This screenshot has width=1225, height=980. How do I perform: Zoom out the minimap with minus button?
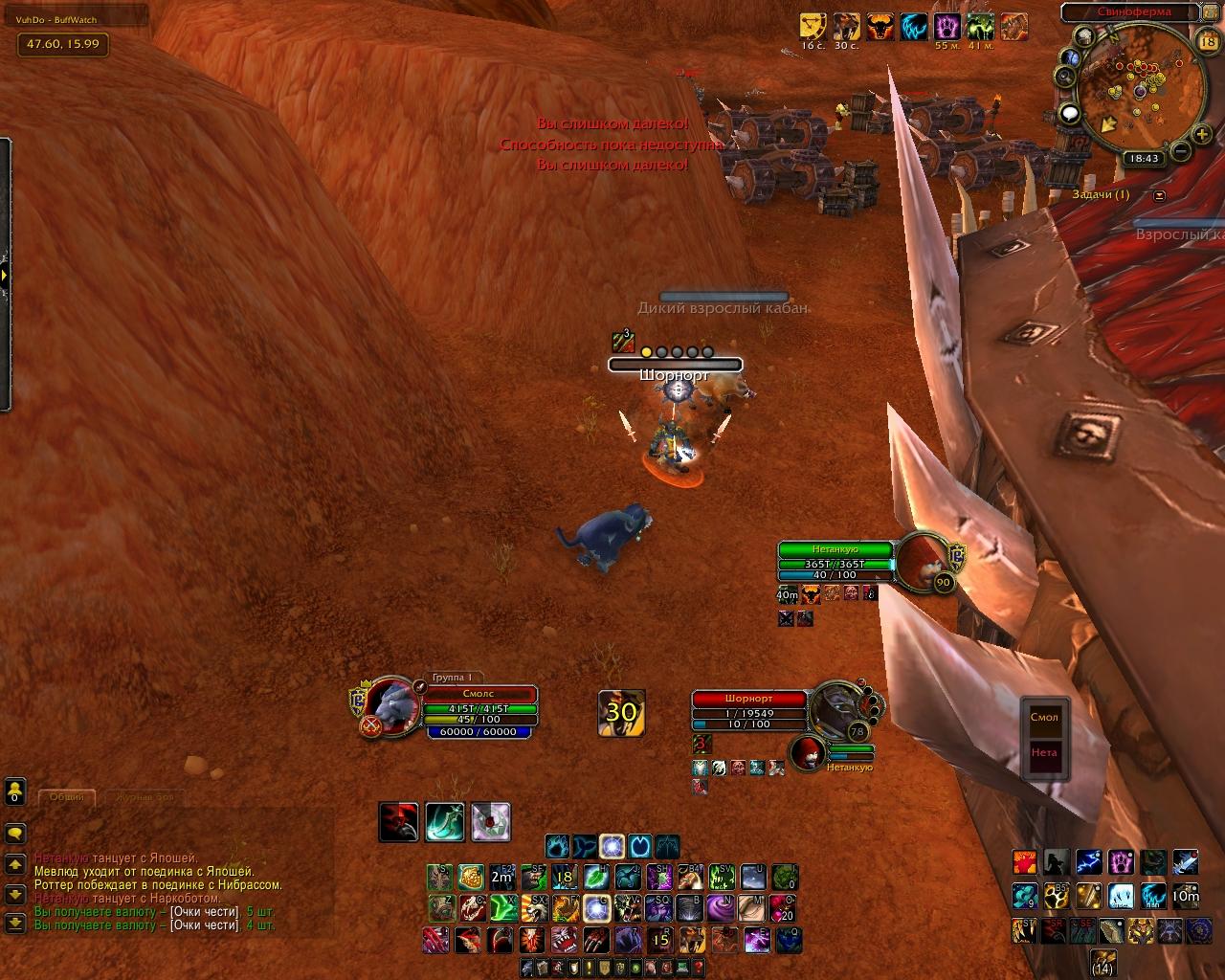click(1180, 151)
